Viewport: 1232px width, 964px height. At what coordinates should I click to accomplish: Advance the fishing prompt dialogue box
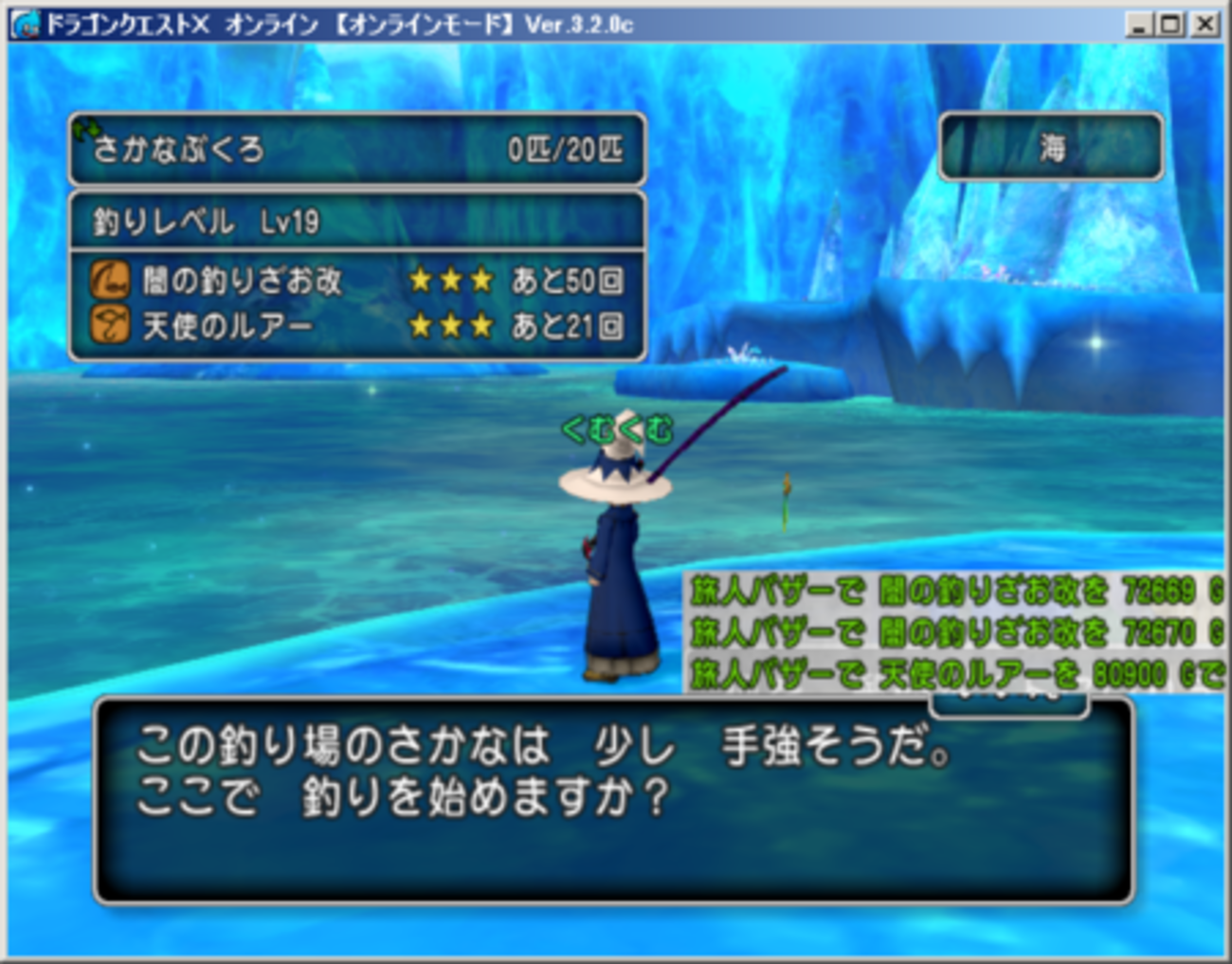pyautogui.click(x=613, y=798)
